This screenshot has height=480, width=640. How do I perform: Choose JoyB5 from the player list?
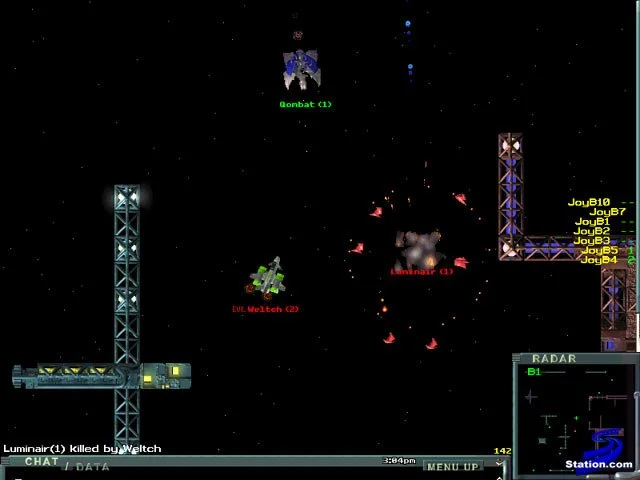pos(599,251)
